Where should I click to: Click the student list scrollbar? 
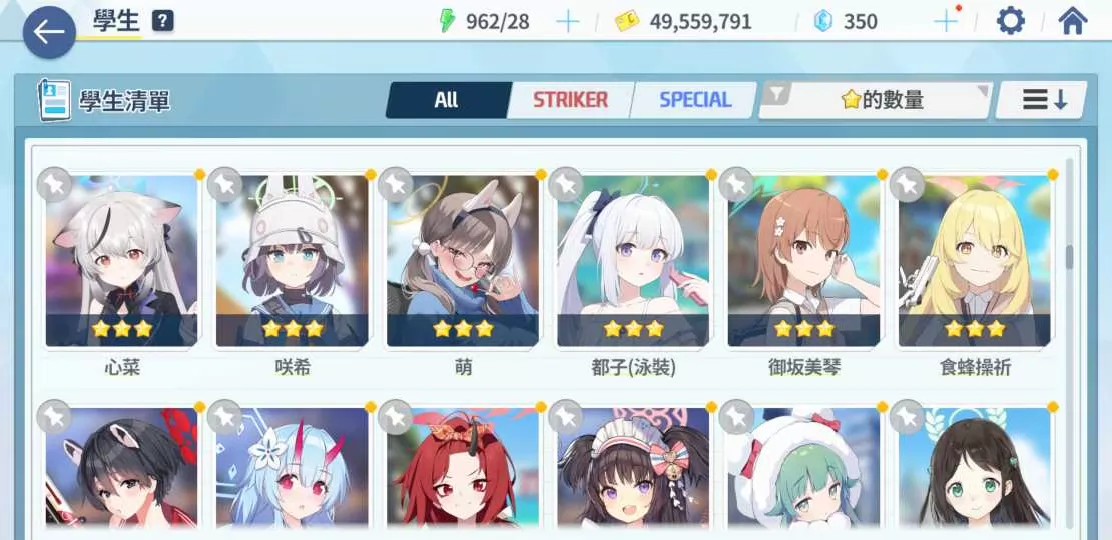[x=1069, y=256]
